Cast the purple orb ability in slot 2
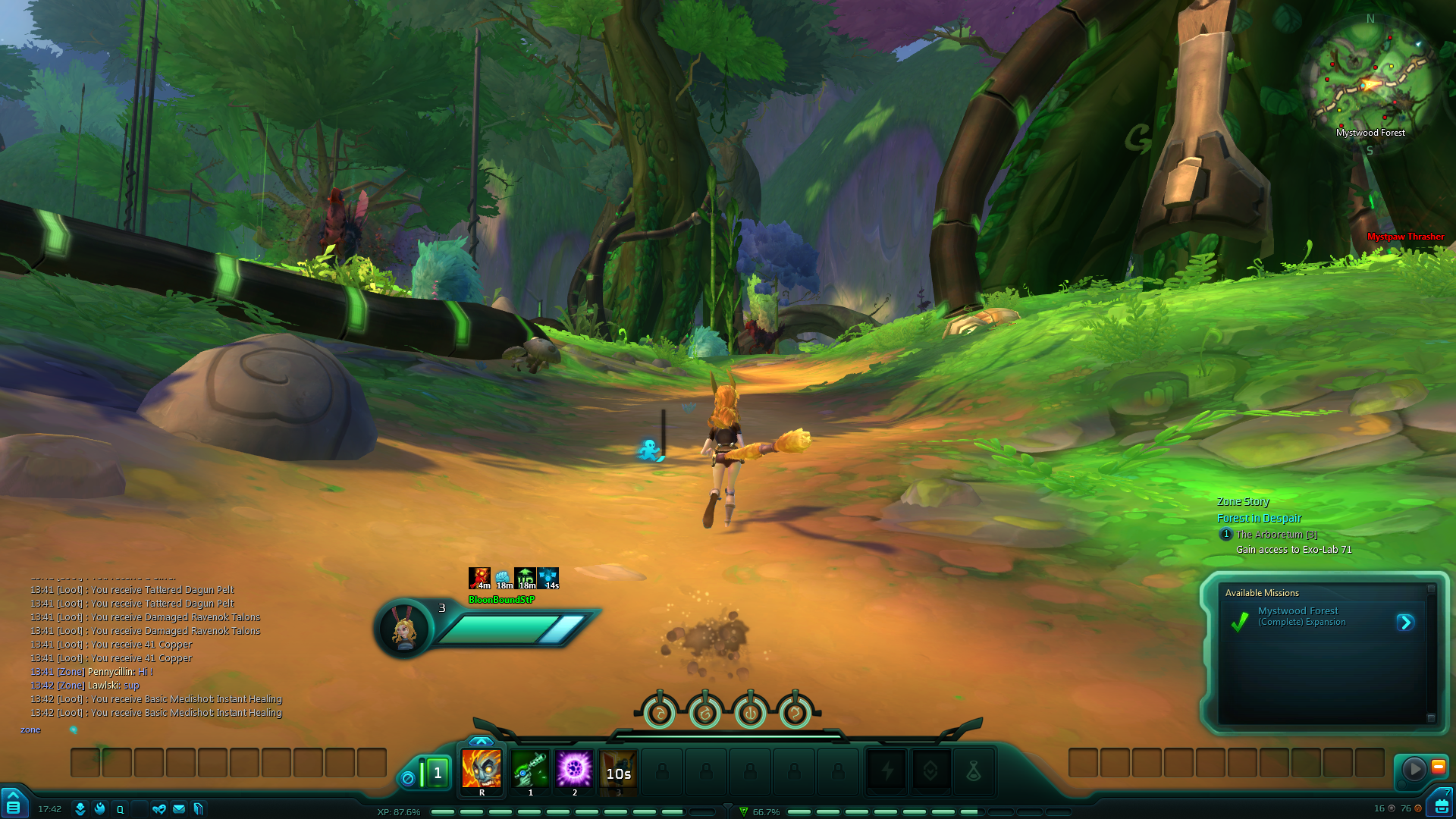 [574, 770]
